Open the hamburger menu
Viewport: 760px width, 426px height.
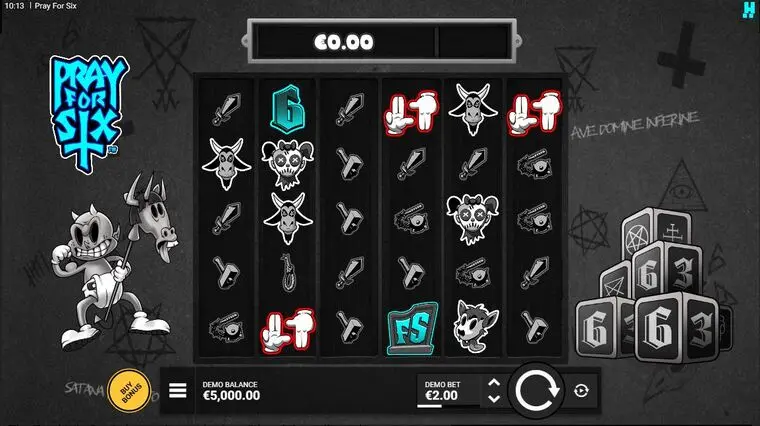point(178,390)
